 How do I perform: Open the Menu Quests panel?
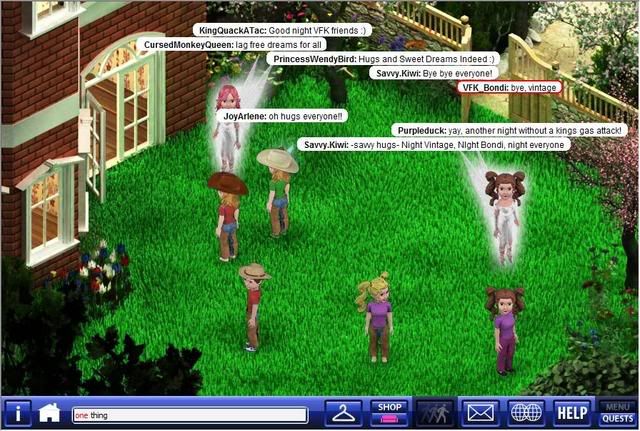(x=617, y=413)
